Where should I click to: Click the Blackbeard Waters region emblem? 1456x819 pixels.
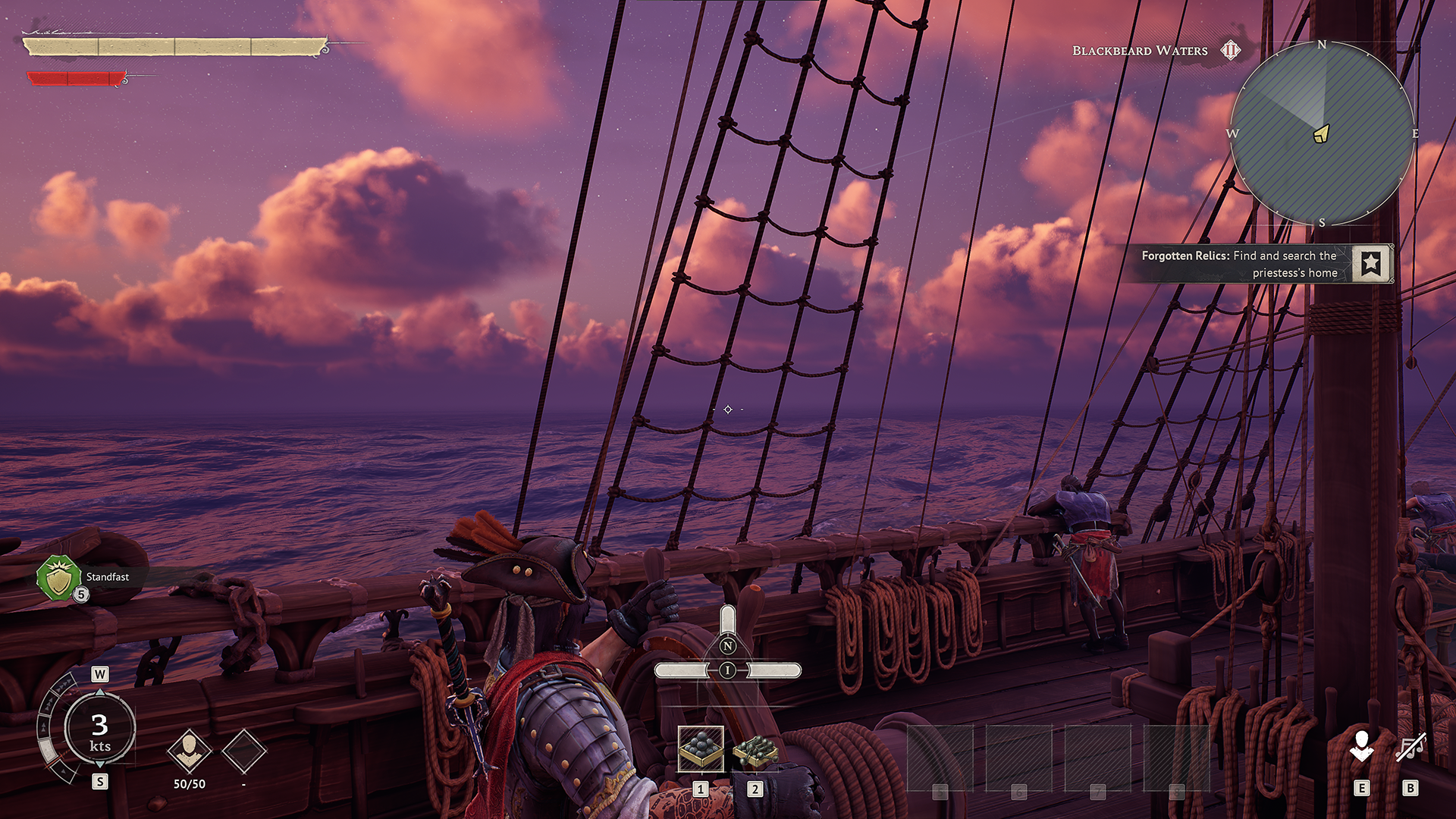(x=1230, y=51)
